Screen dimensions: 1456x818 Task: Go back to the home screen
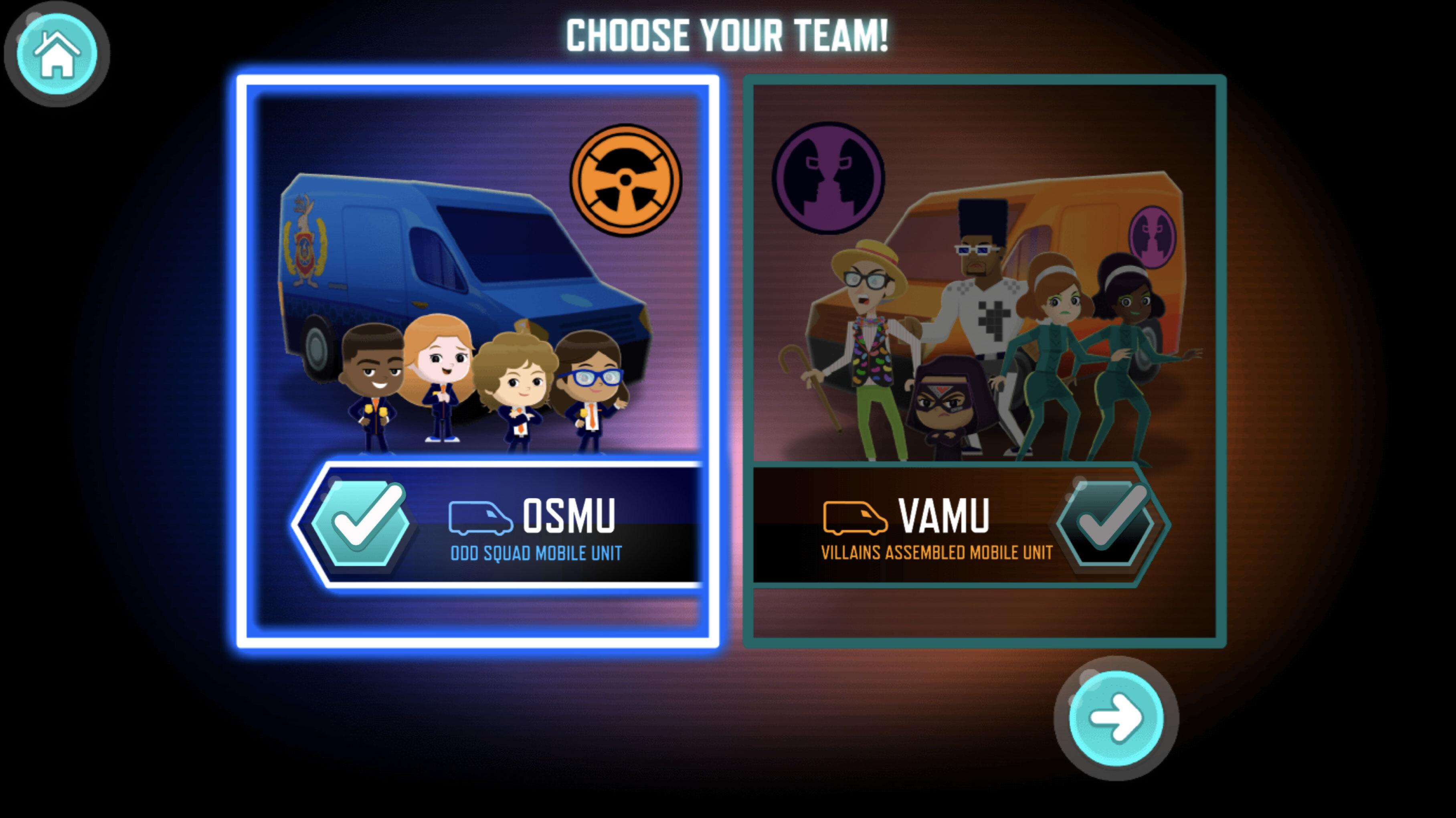57,54
